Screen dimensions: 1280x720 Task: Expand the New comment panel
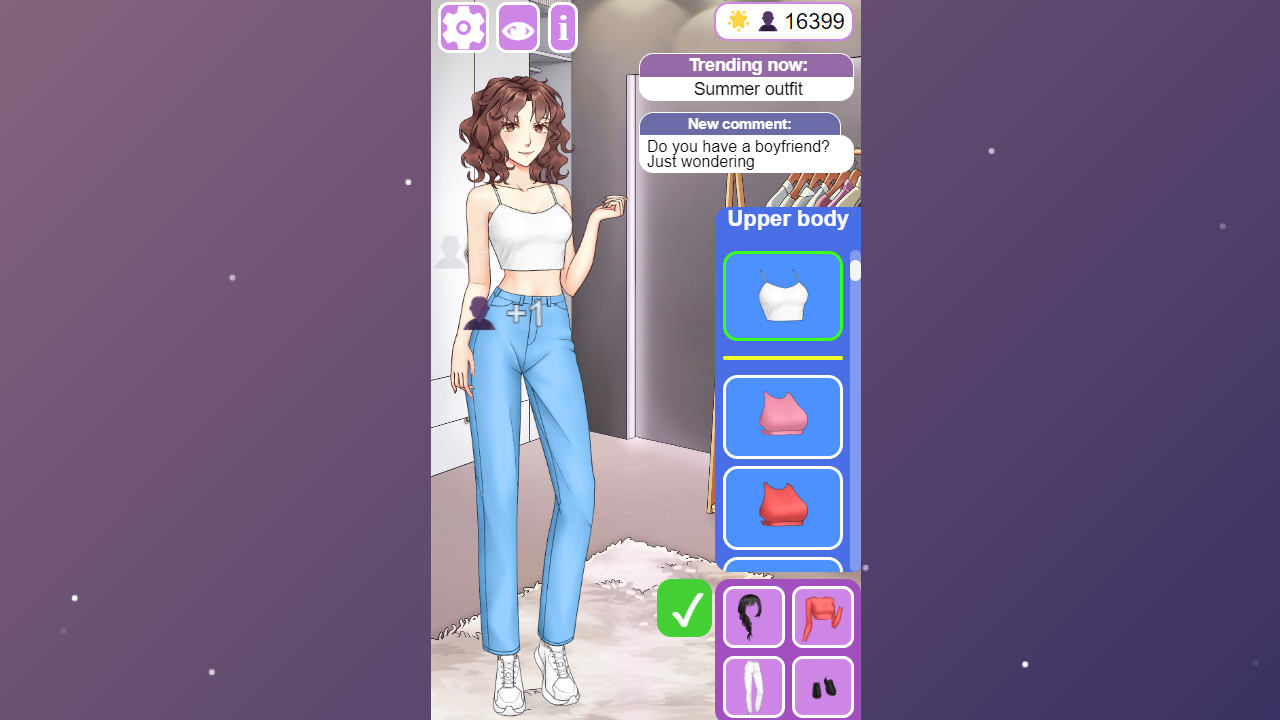[x=740, y=124]
